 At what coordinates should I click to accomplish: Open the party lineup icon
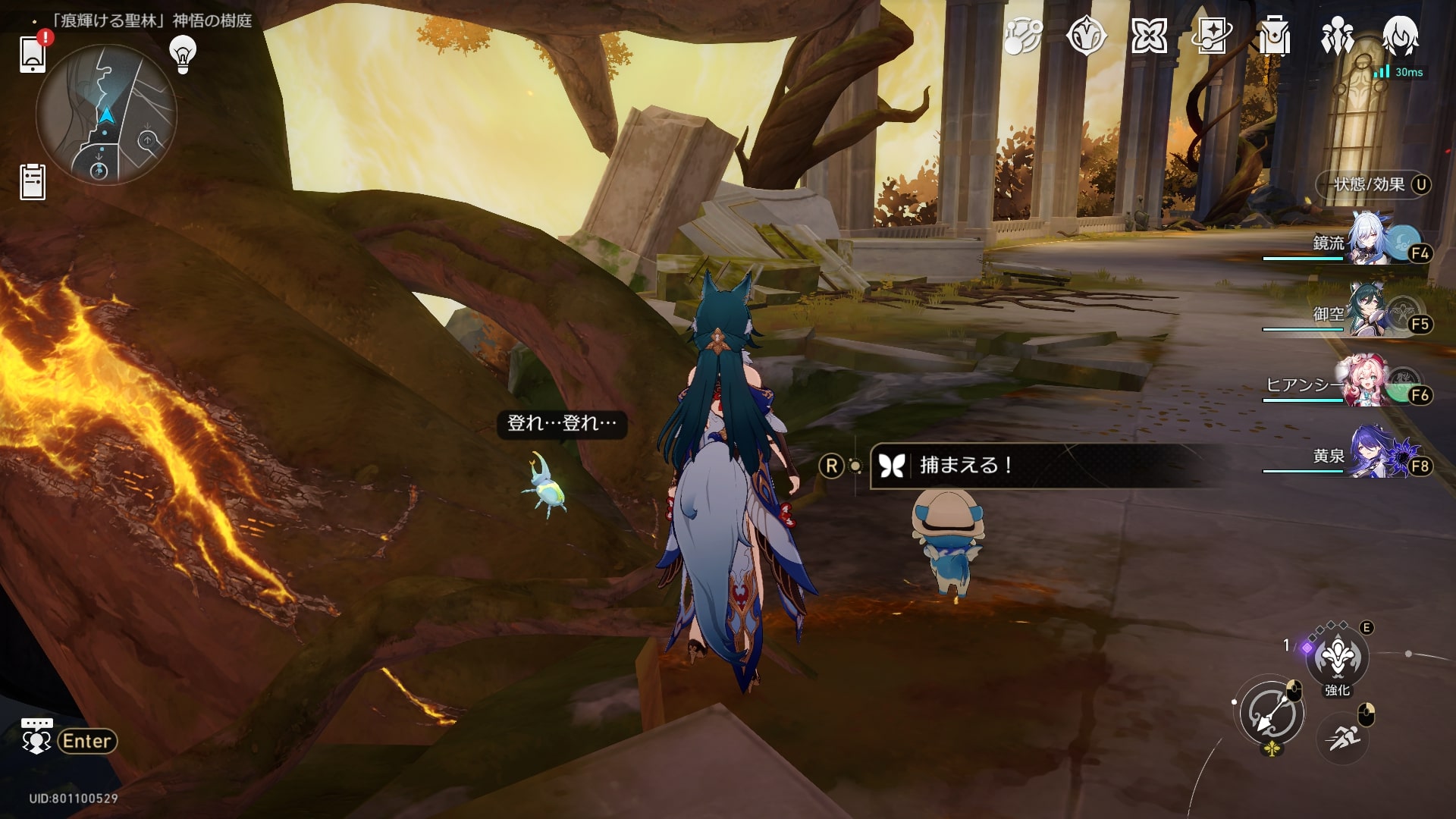point(1337,36)
